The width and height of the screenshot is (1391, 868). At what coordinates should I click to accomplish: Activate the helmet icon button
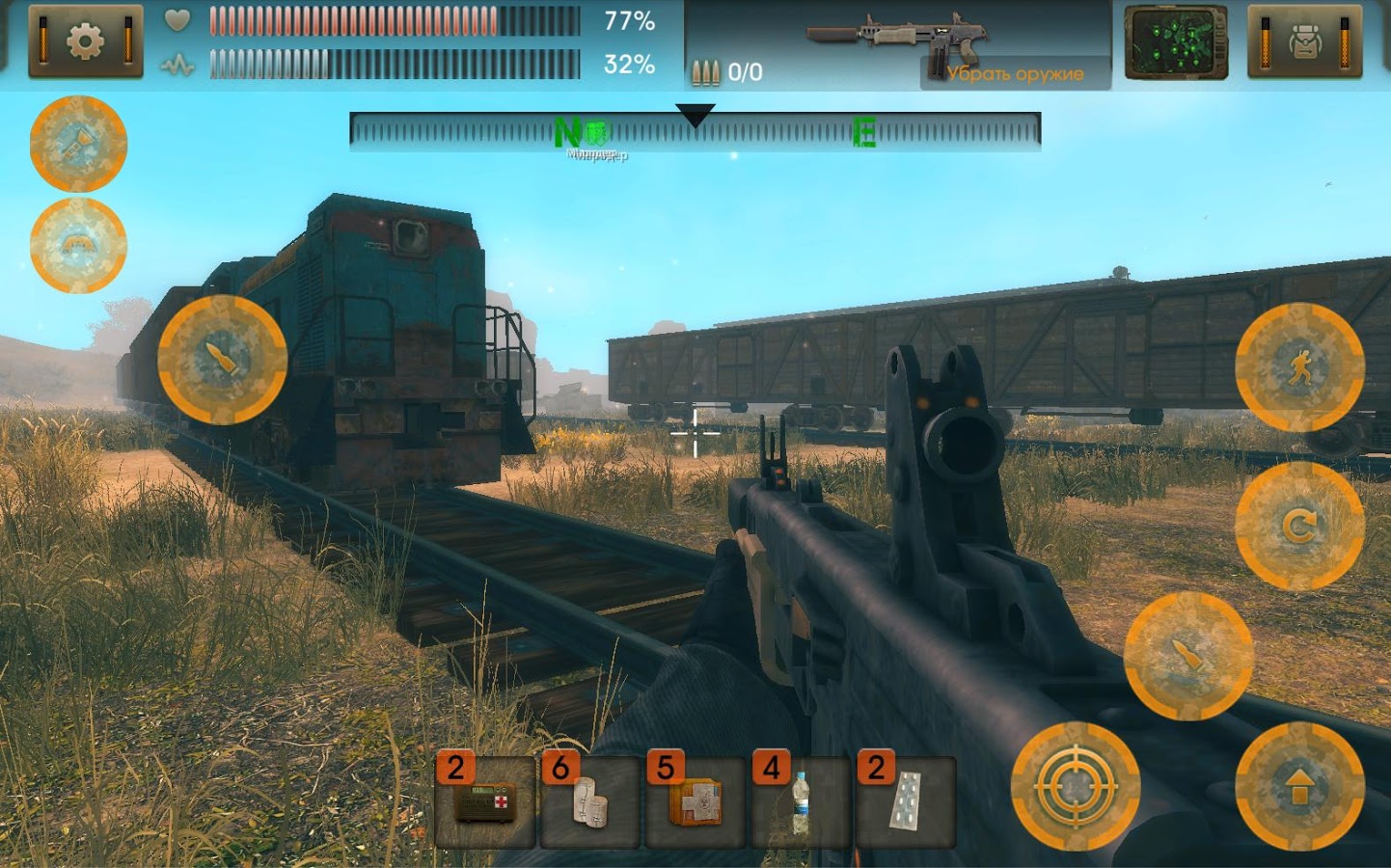tap(78, 245)
